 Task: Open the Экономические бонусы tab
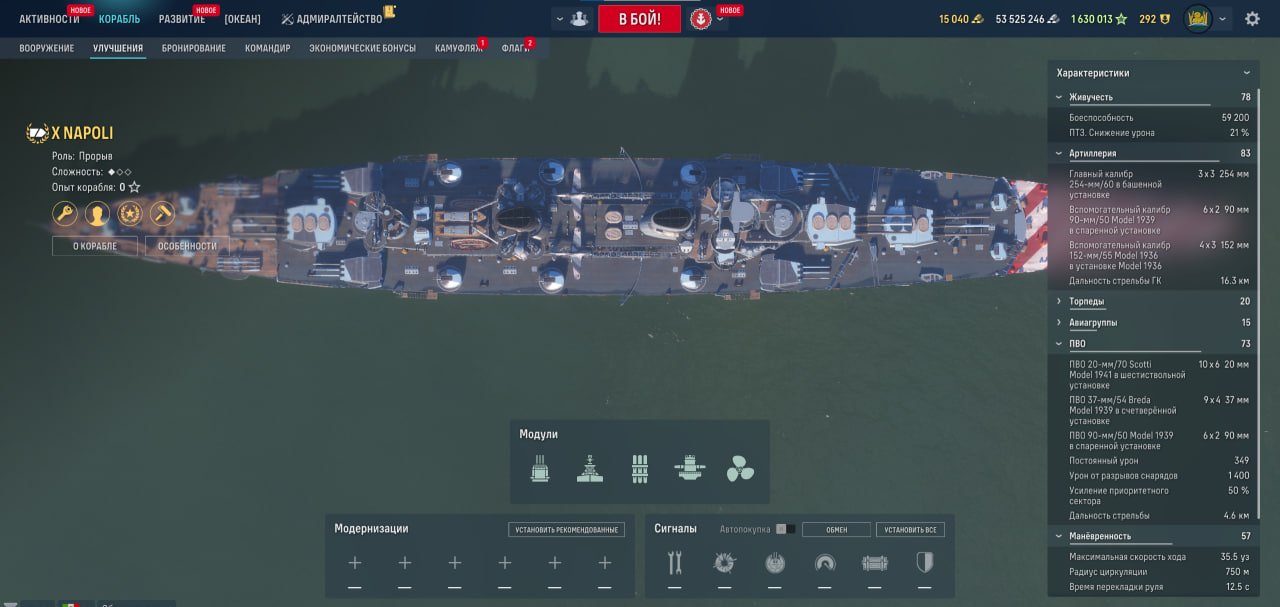click(362, 48)
